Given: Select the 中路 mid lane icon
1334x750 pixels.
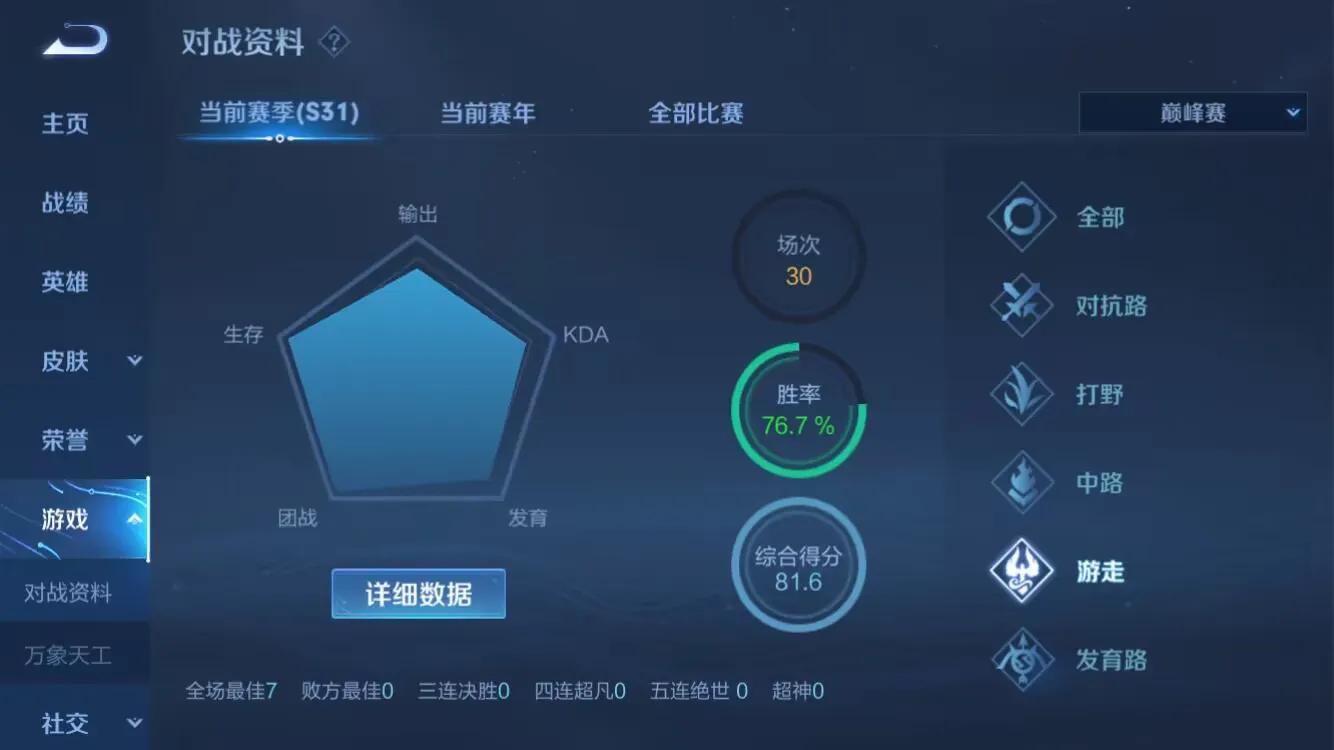Looking at the screenshot, I should point(1021,482).
